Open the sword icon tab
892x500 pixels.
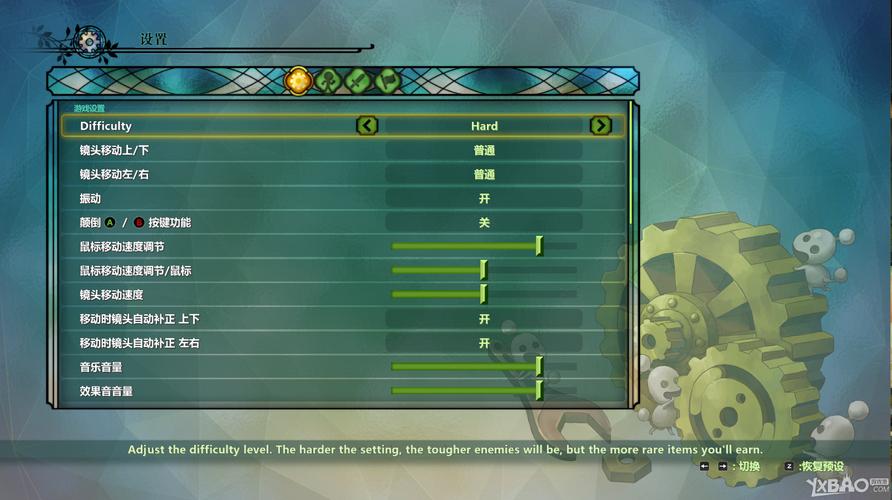[x=357, y=80]
